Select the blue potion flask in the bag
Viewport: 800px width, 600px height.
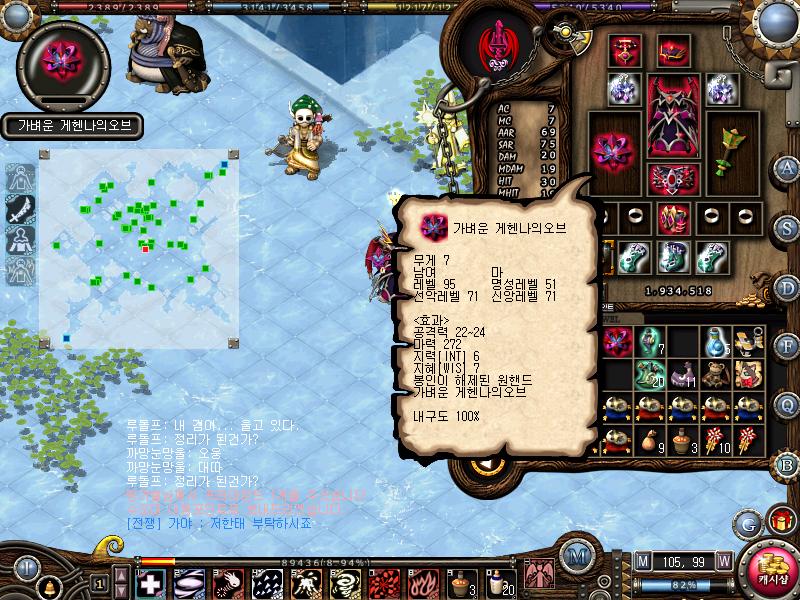coord(715,342)
